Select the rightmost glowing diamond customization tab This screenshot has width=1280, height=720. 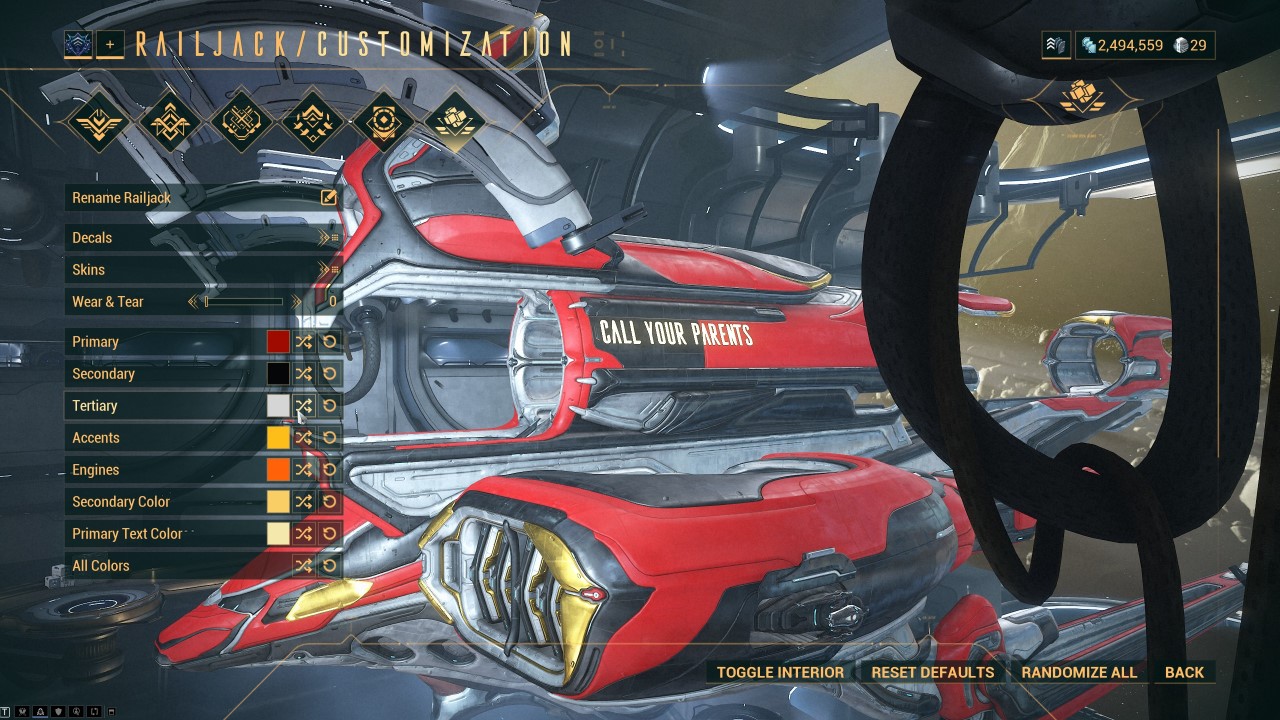coord(453,122)
